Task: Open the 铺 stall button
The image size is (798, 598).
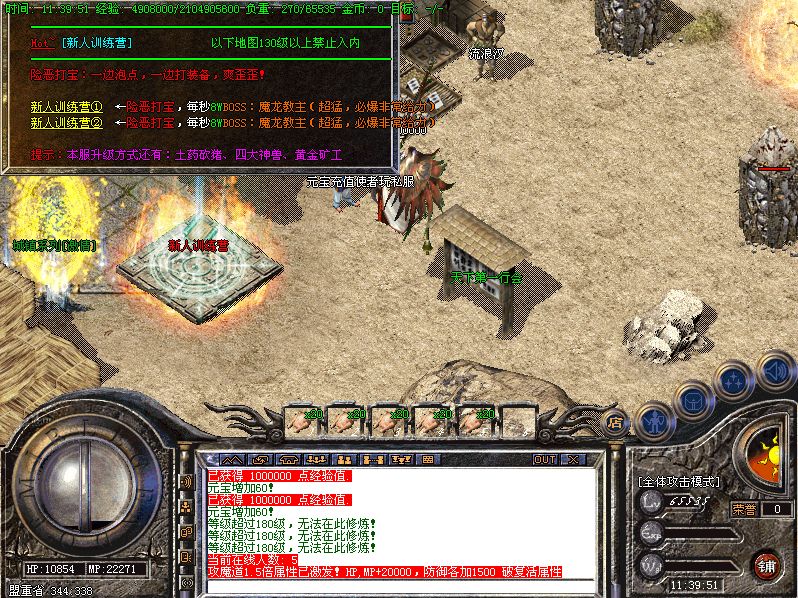Action: tap(766, 565)
